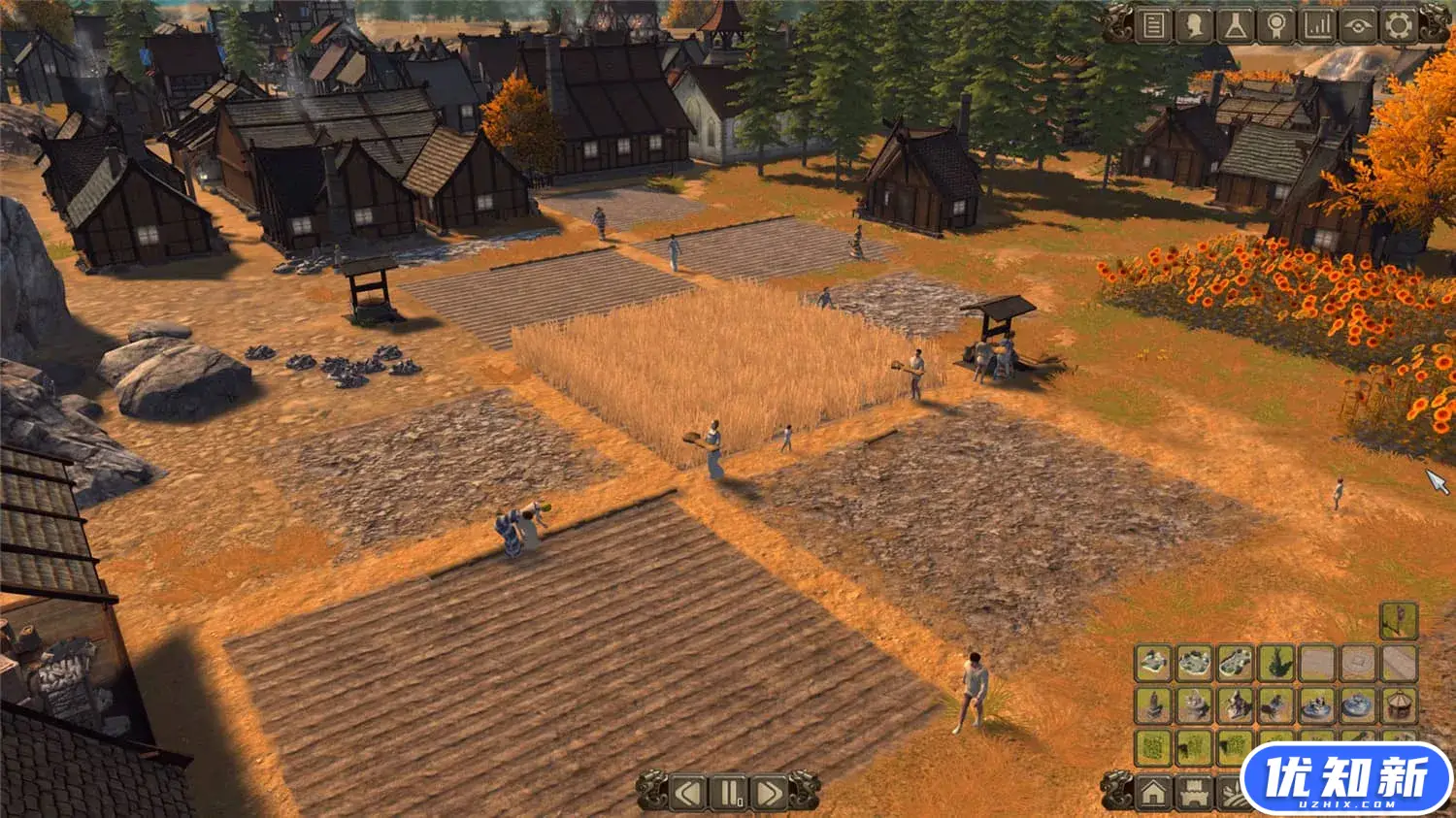Slow down the game speed
The width and height of the screenshot is (1456, 818).
click(x=688, y=793)
